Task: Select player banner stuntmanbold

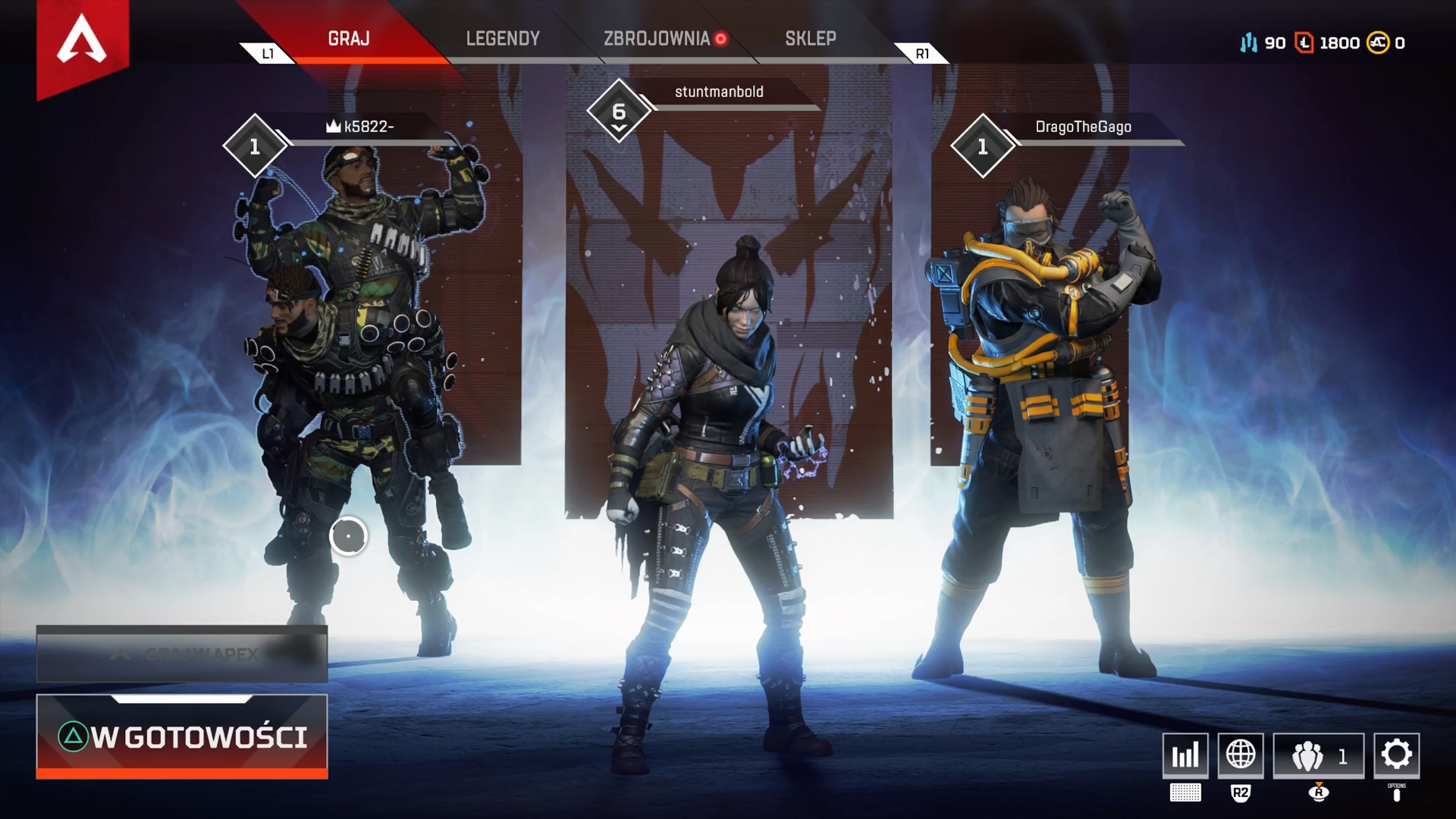Action: click(719, 92)
